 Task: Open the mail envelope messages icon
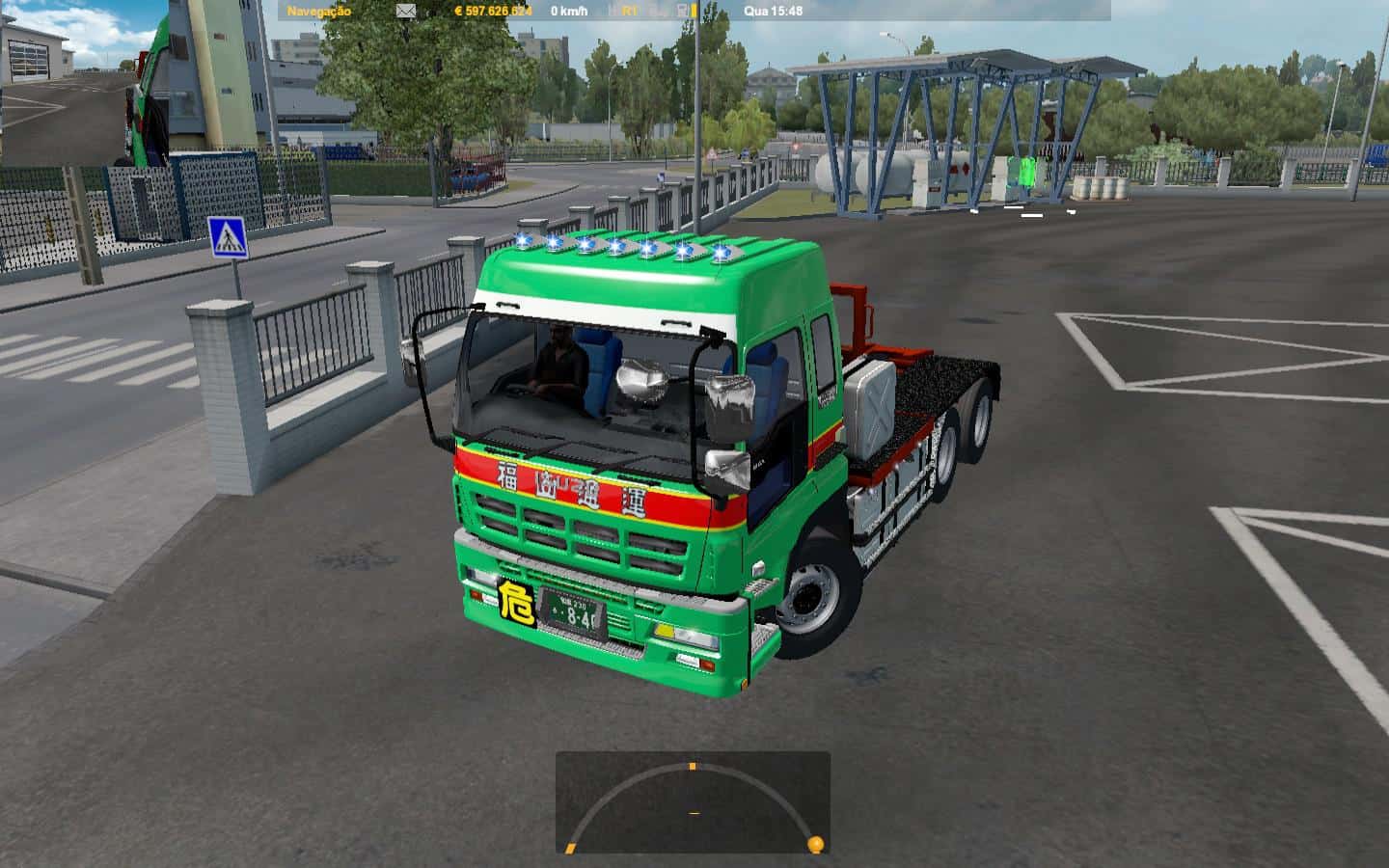(x=406, y=11)
